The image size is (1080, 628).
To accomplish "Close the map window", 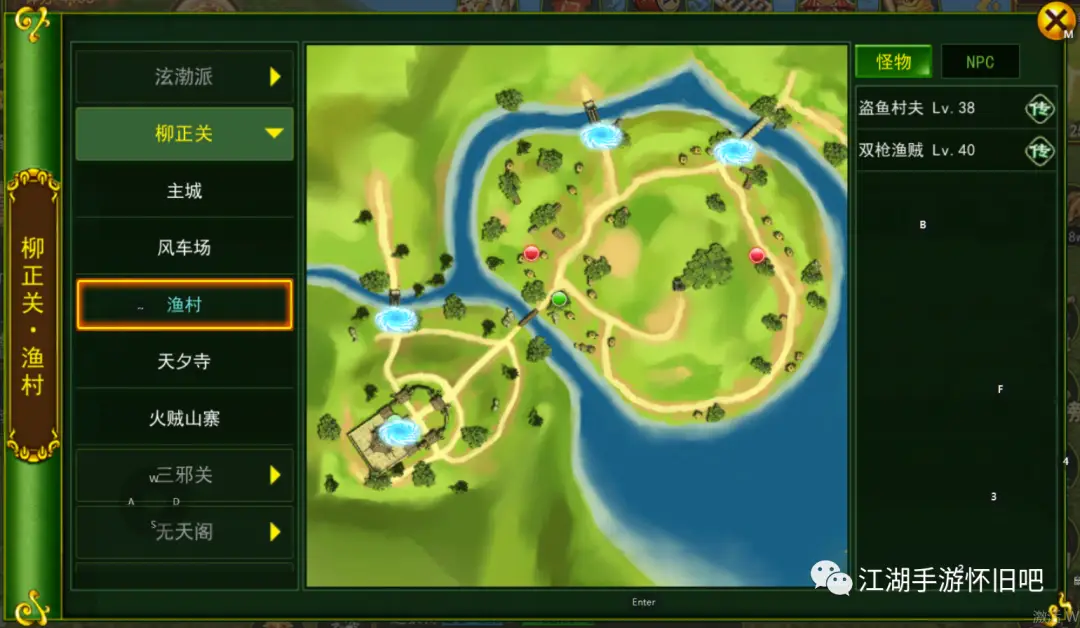I will pos(1053,21).
